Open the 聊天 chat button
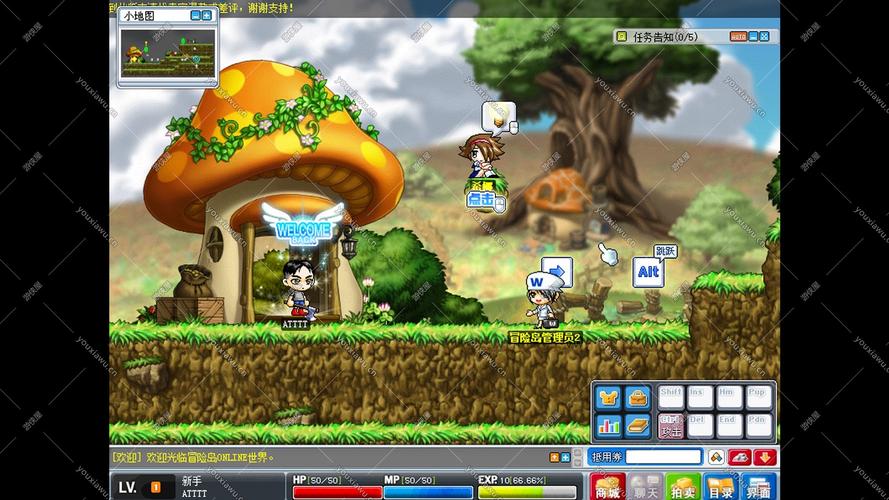The width and height of the screenshot is (889, 500). tap(645, 487)
